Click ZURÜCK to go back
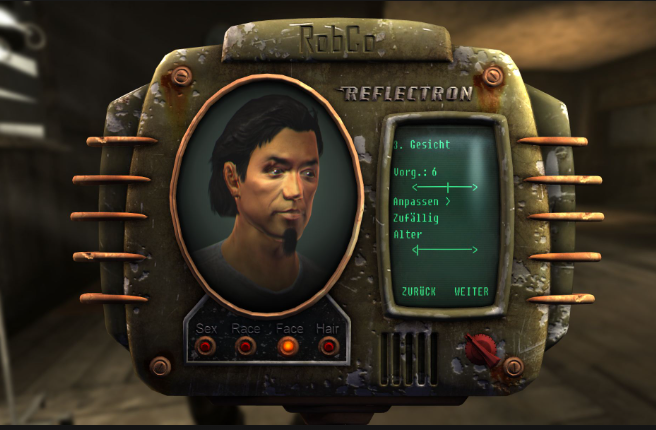656x430 pixels. (x=418, y=291)
